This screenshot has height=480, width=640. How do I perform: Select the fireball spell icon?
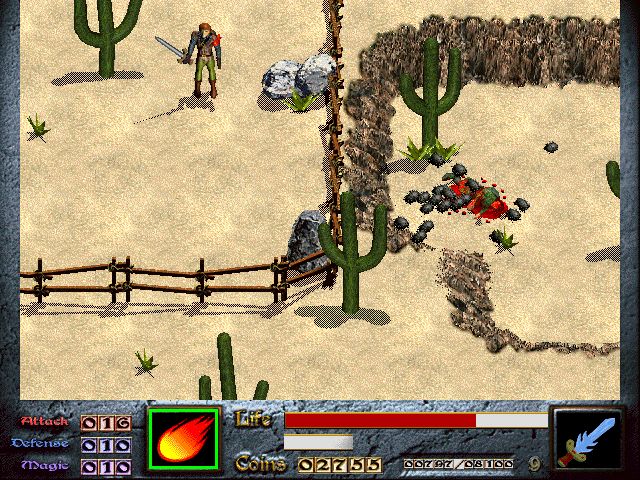[x=183, y=440]
